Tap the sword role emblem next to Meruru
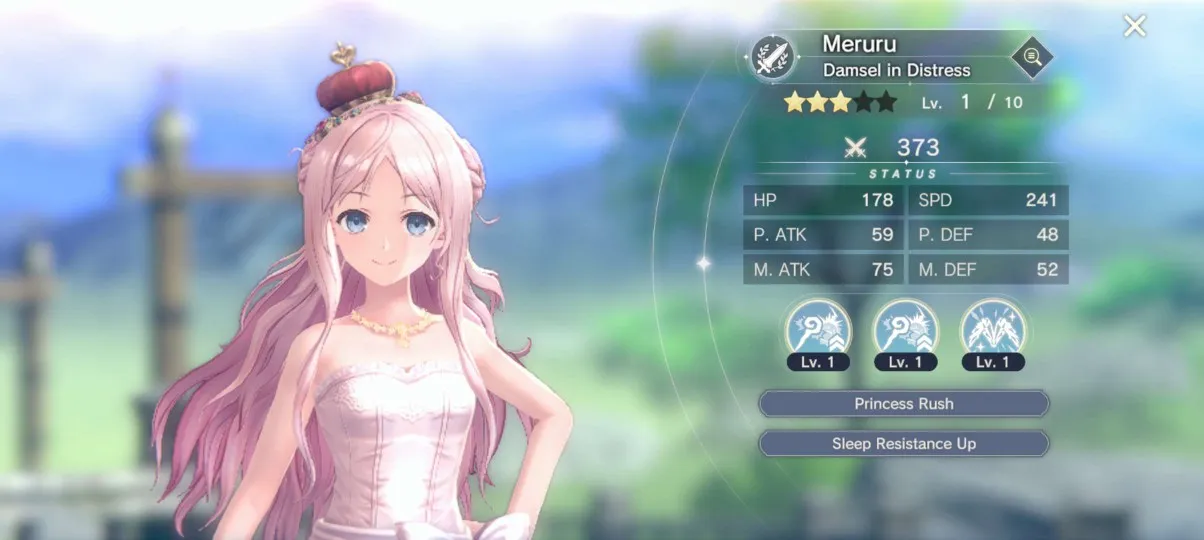The image size is (1204, 540). tap(773, 57)
